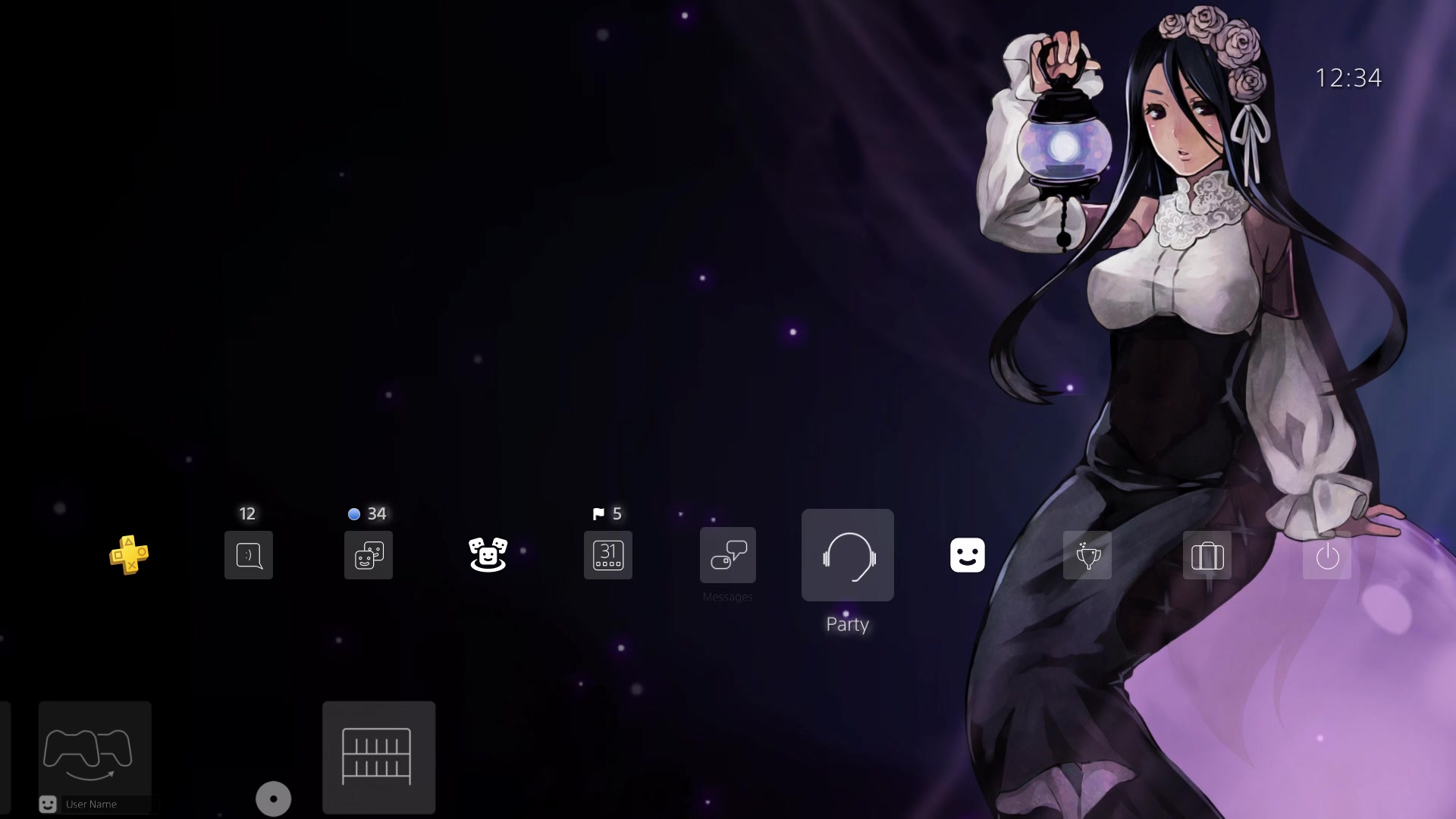Click the small avatar beside User Name
The height and width of the screenshot is (819, 1456).
(x=48, y=804)
